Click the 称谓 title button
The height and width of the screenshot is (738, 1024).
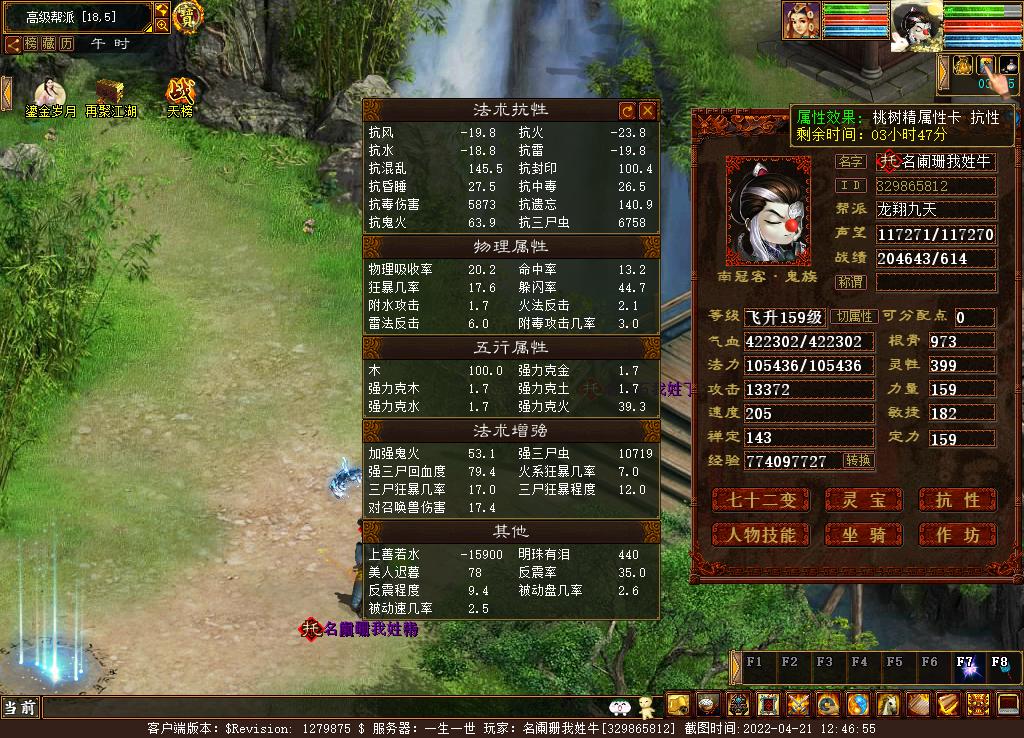pos(851,283)
